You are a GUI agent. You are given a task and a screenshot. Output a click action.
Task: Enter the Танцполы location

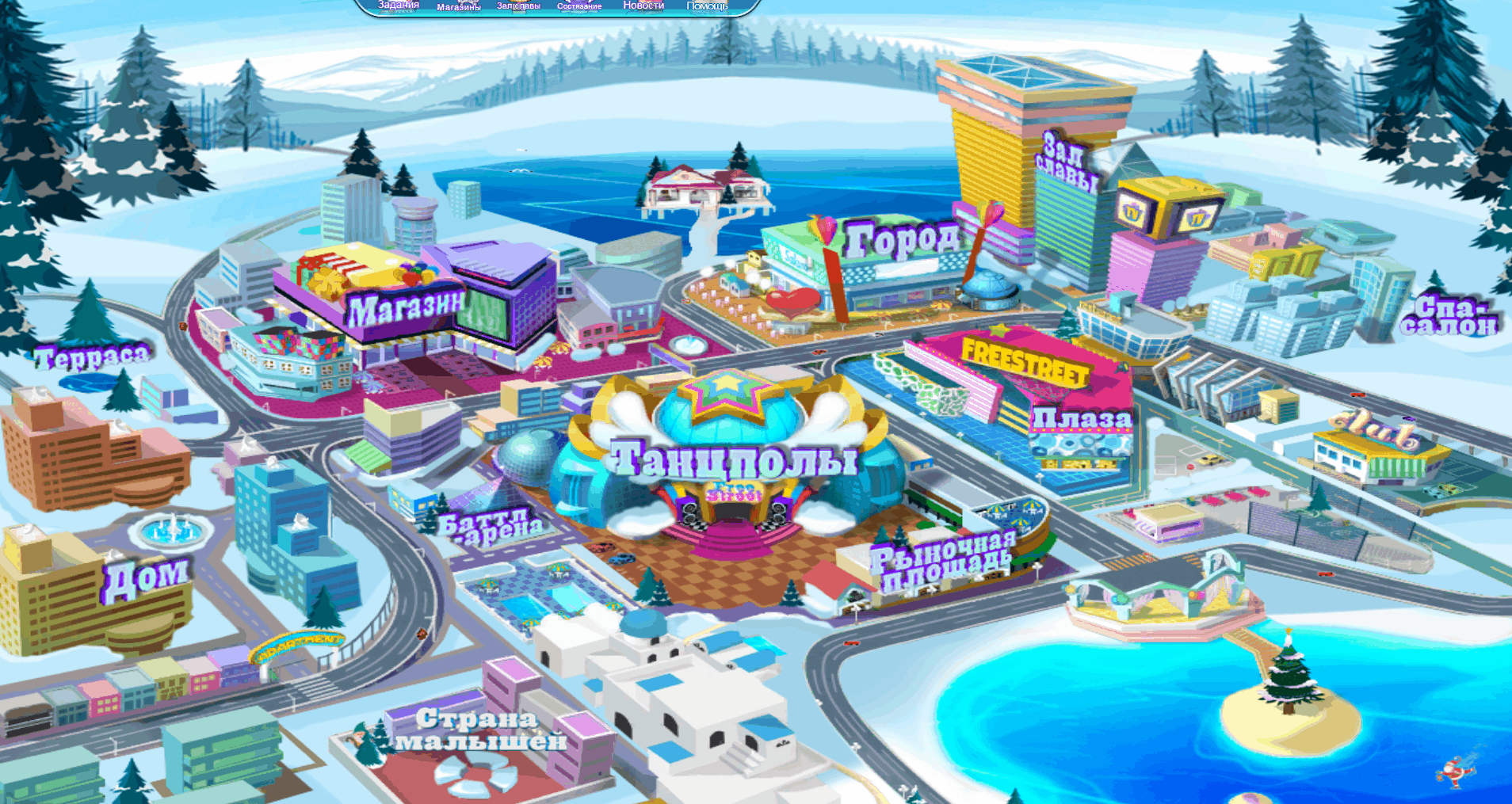(x=733, y=459)
